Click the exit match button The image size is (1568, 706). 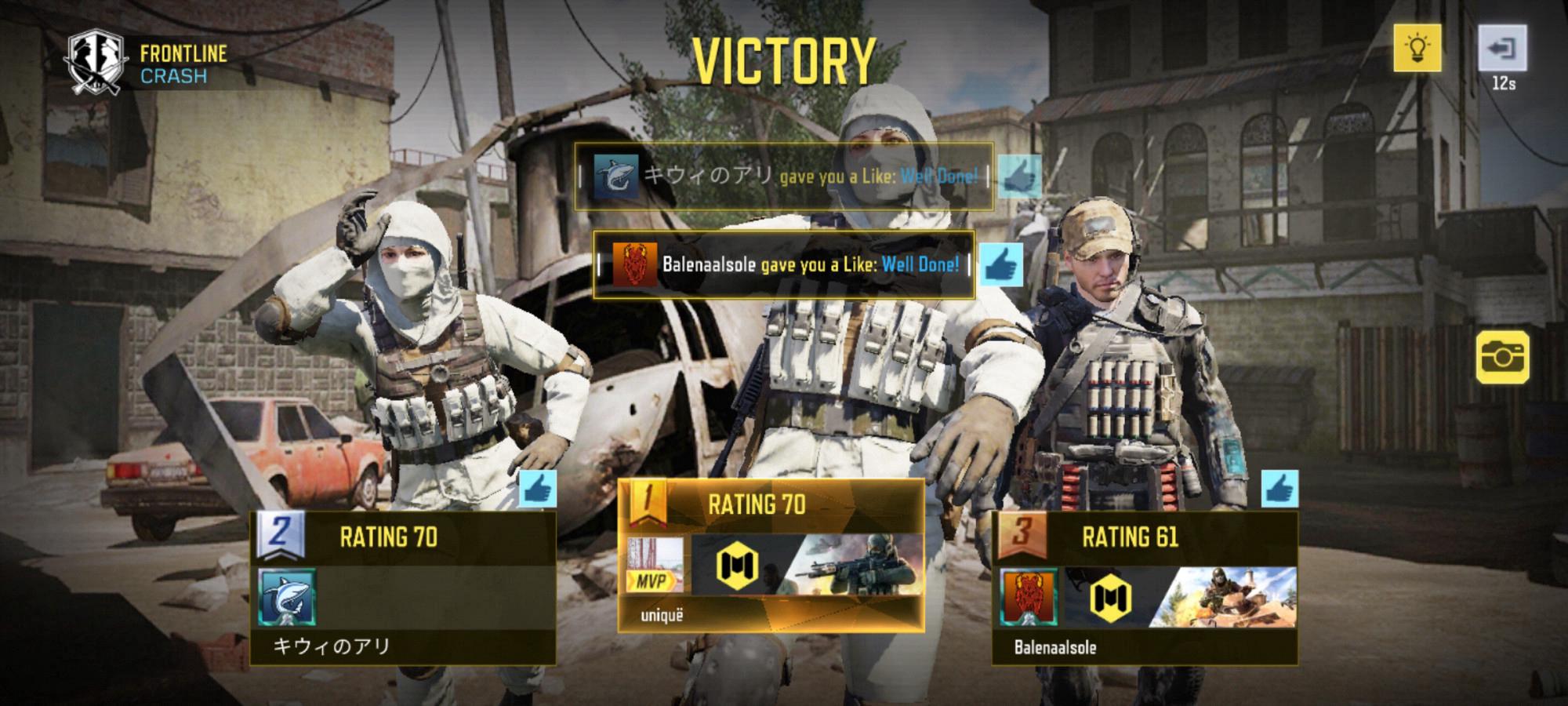[x=1502, y=49]
